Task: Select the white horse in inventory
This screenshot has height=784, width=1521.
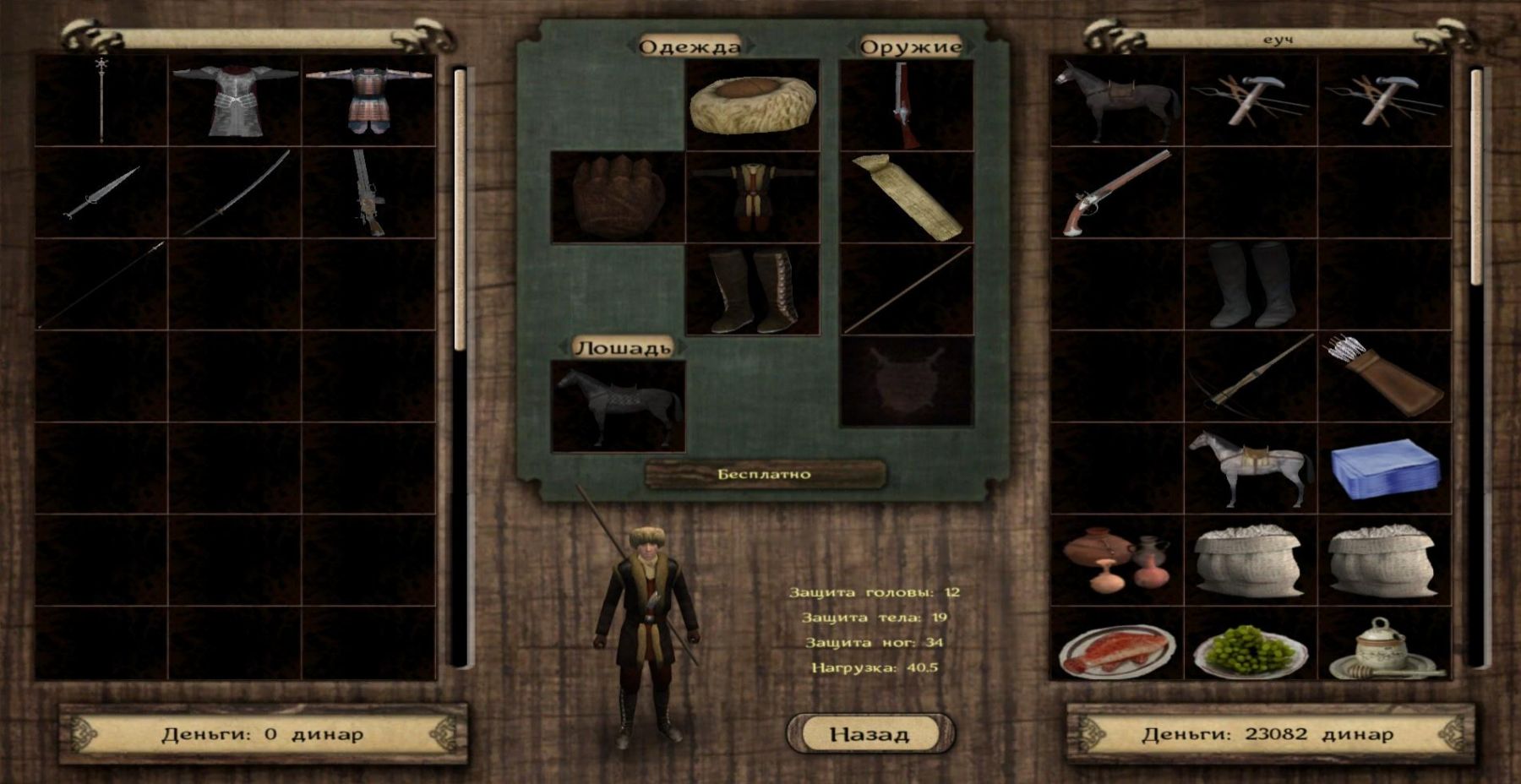Action: point(1251,469)
